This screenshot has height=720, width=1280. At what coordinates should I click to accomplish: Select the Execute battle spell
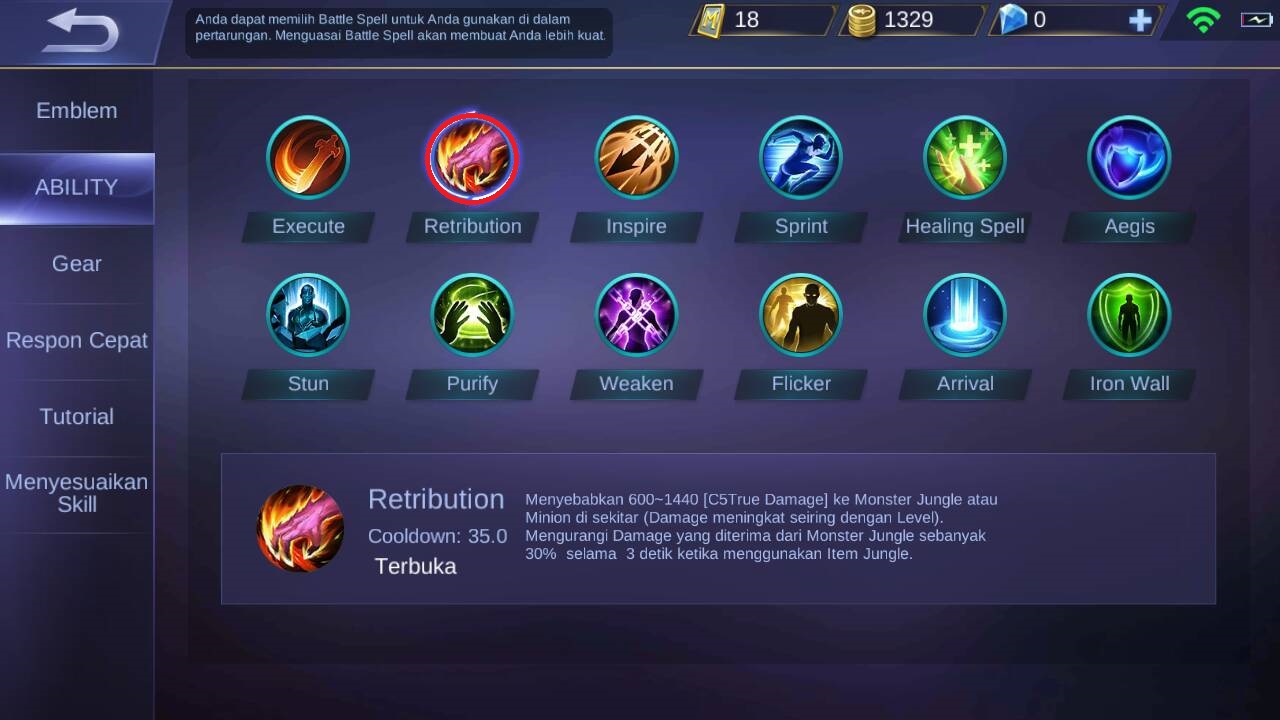tap(308, 158)
